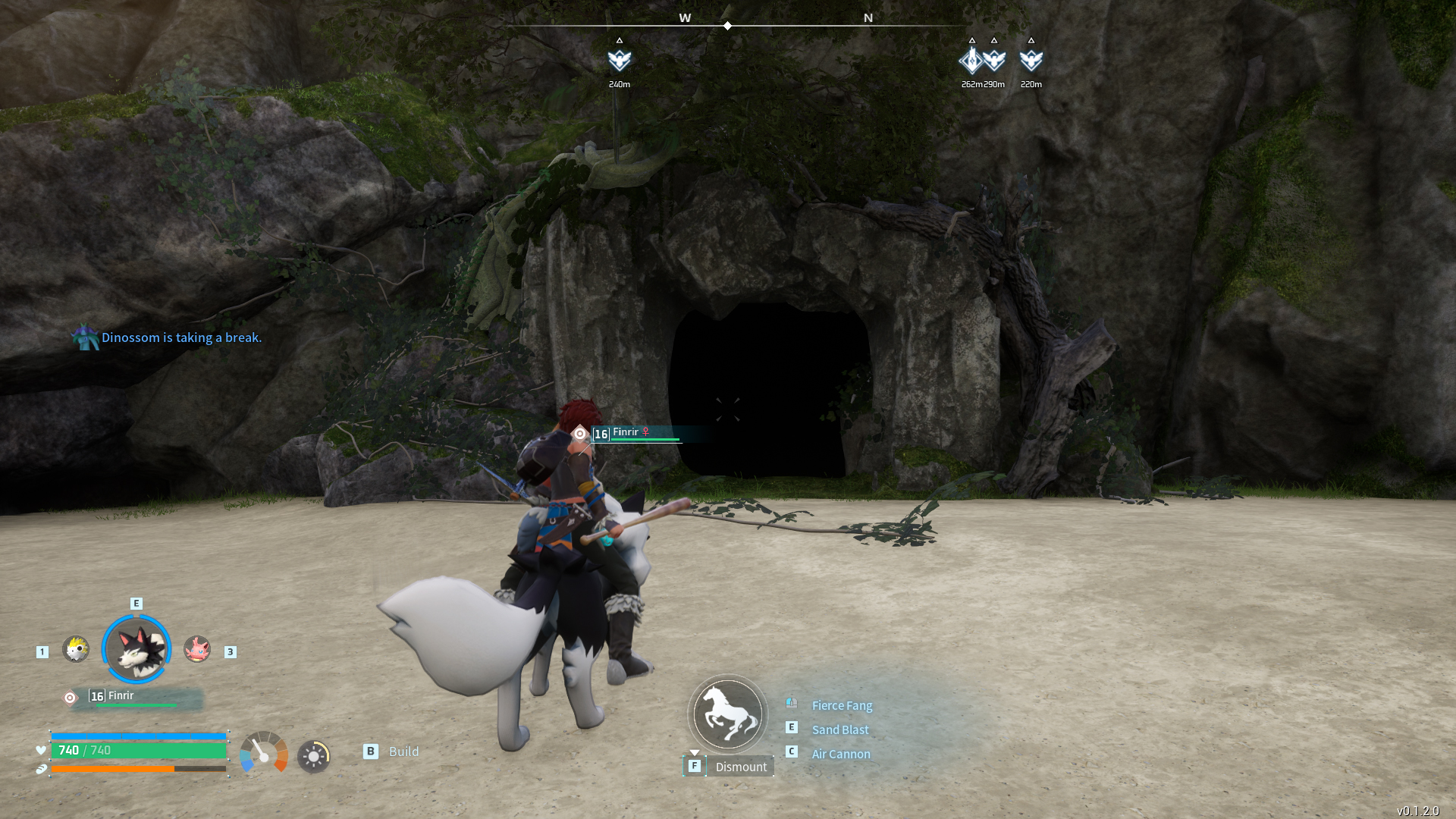Click the sun time-of-day indicator
Viewport: 1456px width, 819px height.
pyautogui.click(x=313, y=756)
